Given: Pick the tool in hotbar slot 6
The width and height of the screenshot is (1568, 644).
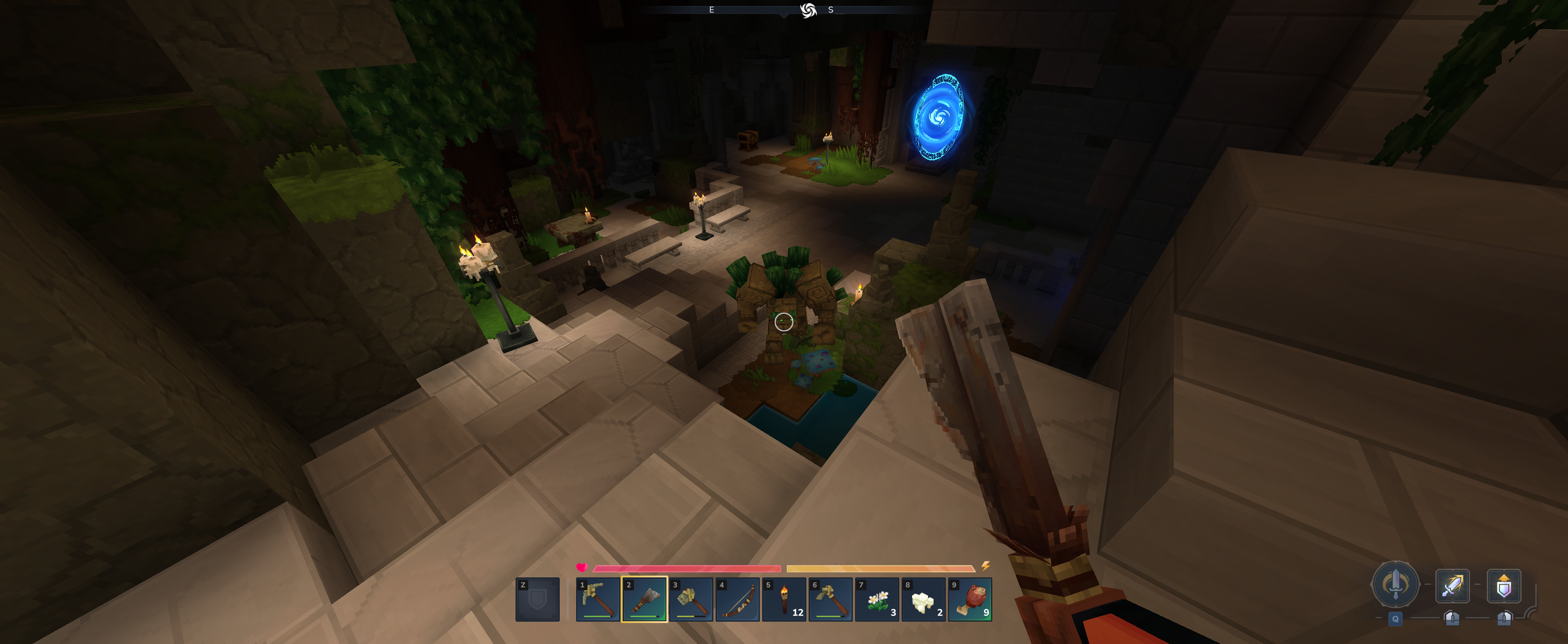Looking at the screenshot, I should pos(830,599).
